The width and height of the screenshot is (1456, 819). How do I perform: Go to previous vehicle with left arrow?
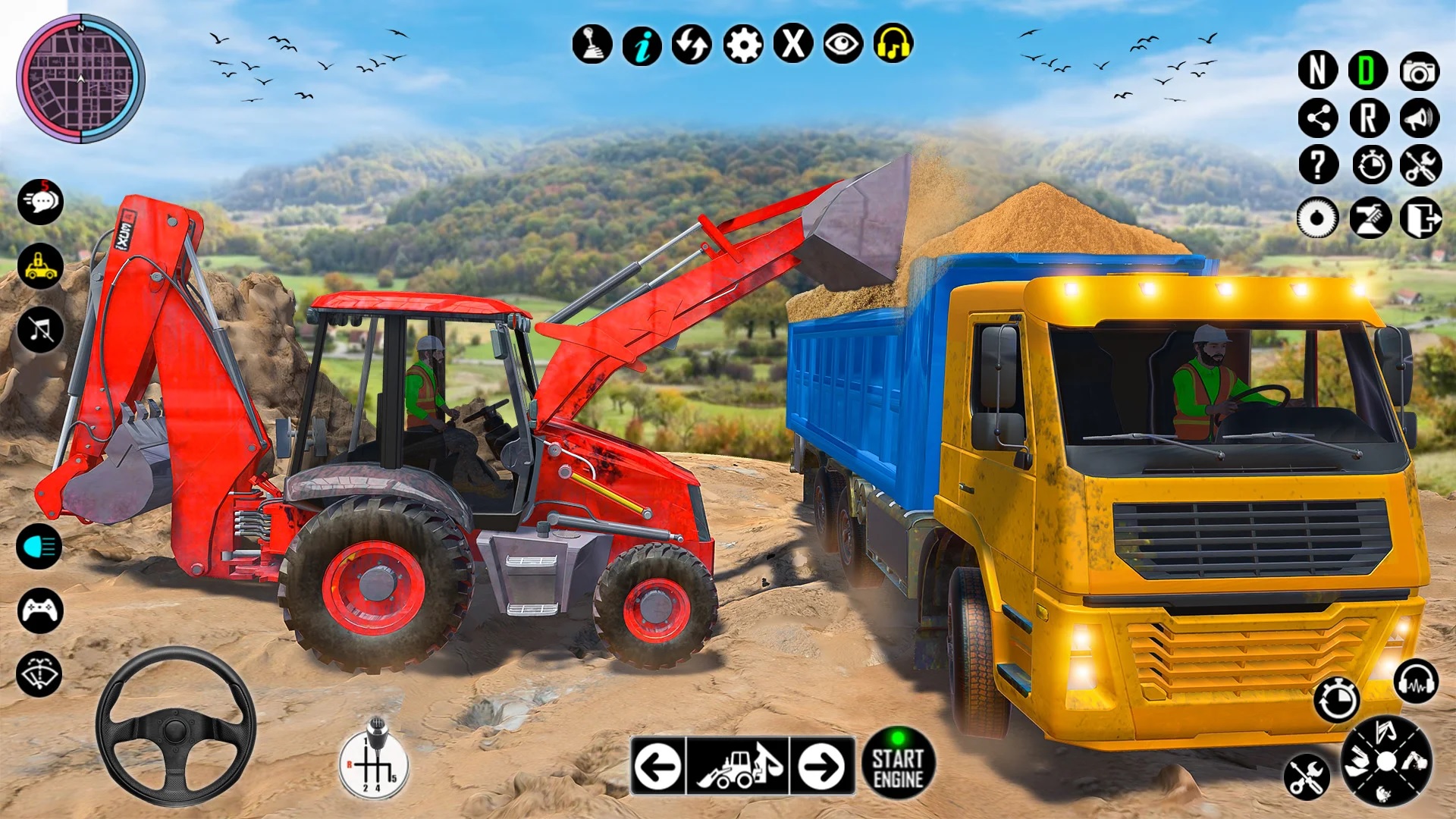tap(657, 764)
